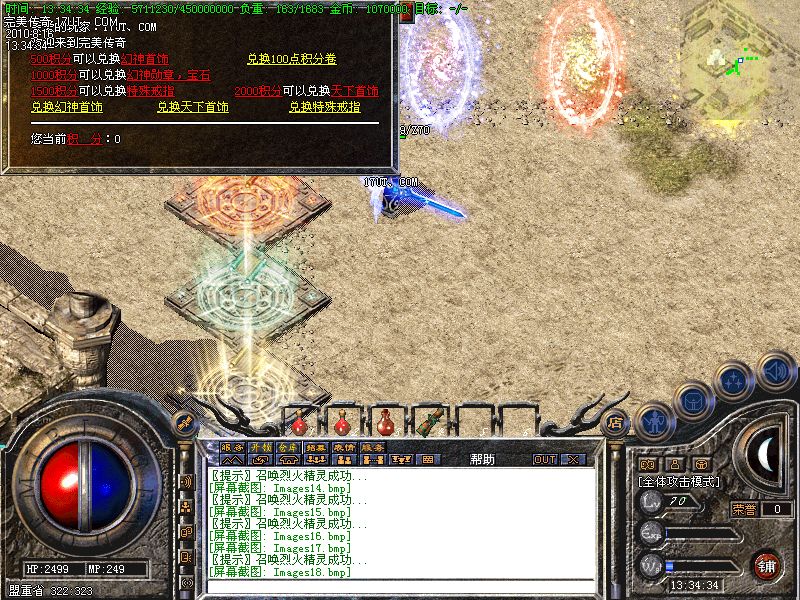Viewport: 800px width, 600px height.
Task: Choose the 兑换天下首饰 exchange option
Action: pos(193,107)
